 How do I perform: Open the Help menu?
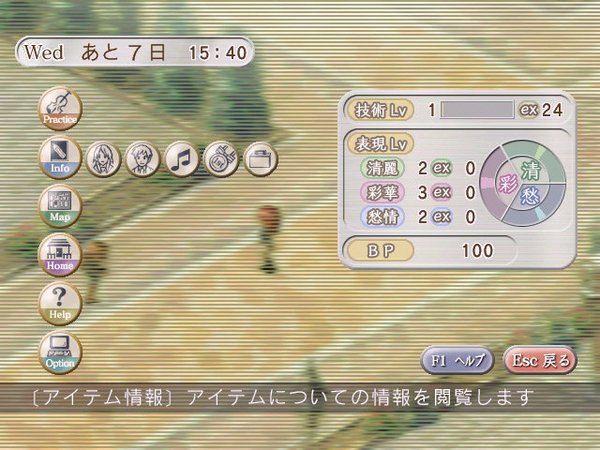[60, 303]
